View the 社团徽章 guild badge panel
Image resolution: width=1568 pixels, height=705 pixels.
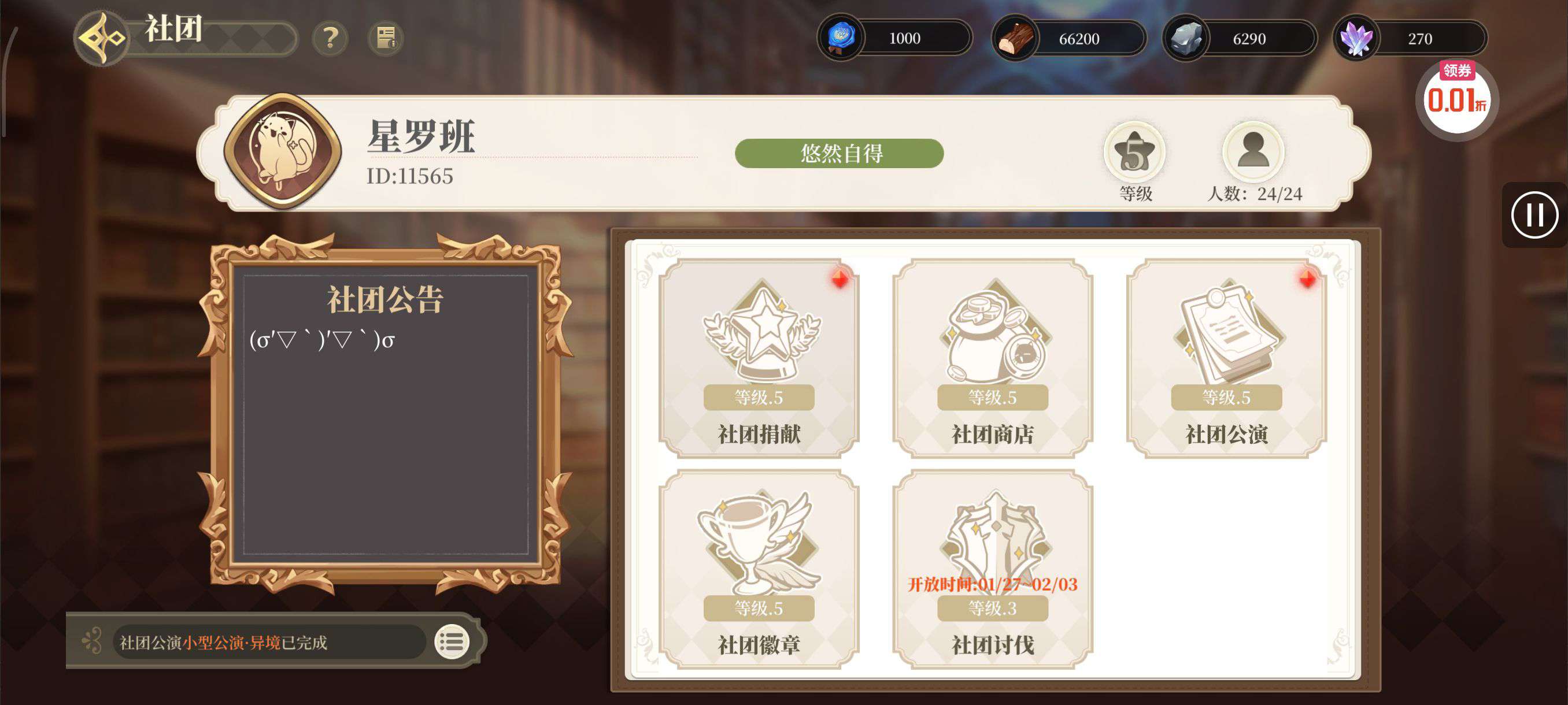pyautogui.click(x=759, y=569)
